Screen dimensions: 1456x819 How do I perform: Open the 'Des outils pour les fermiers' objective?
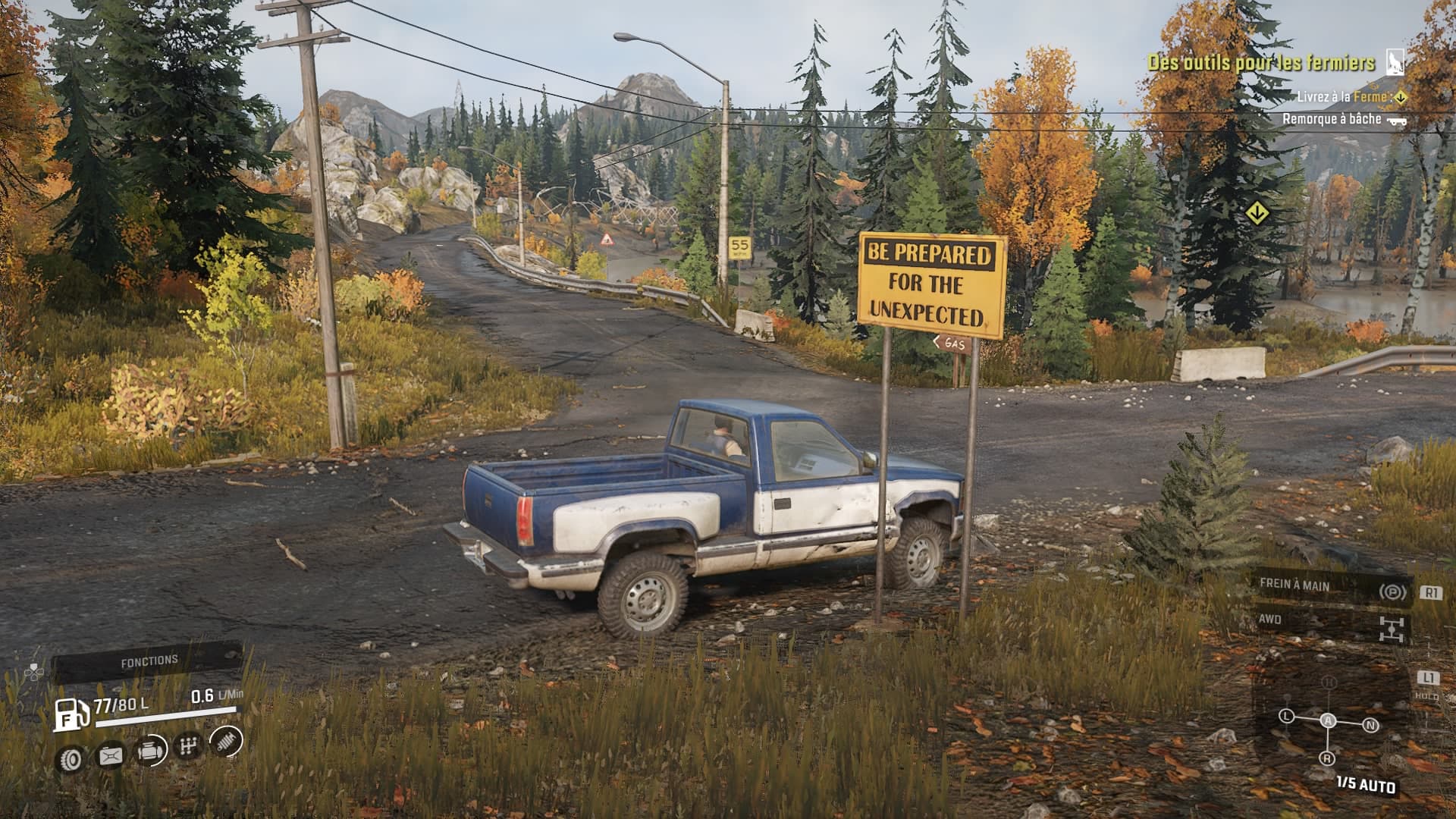click(1261, 63)
